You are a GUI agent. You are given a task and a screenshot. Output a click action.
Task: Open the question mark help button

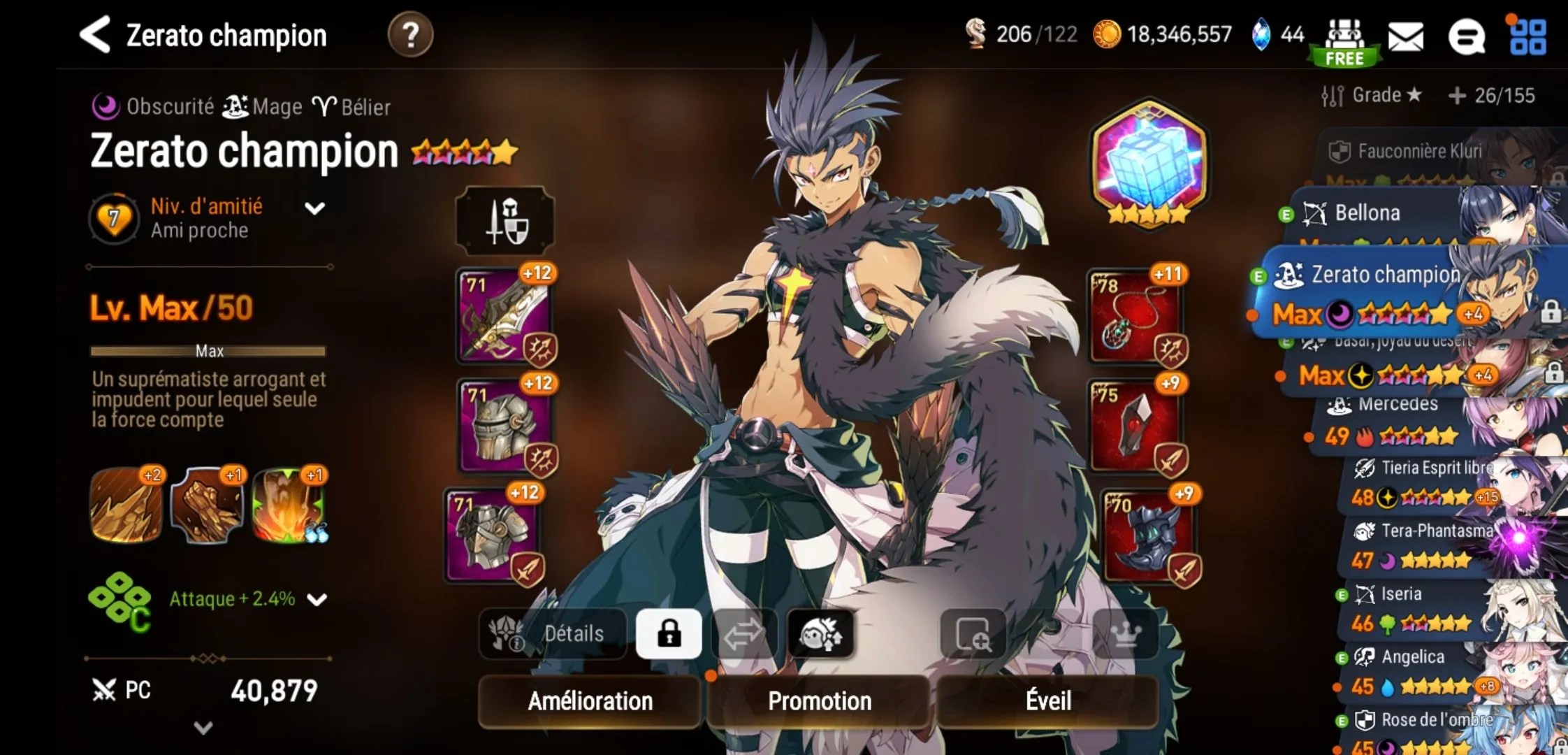tap(410, 35)
